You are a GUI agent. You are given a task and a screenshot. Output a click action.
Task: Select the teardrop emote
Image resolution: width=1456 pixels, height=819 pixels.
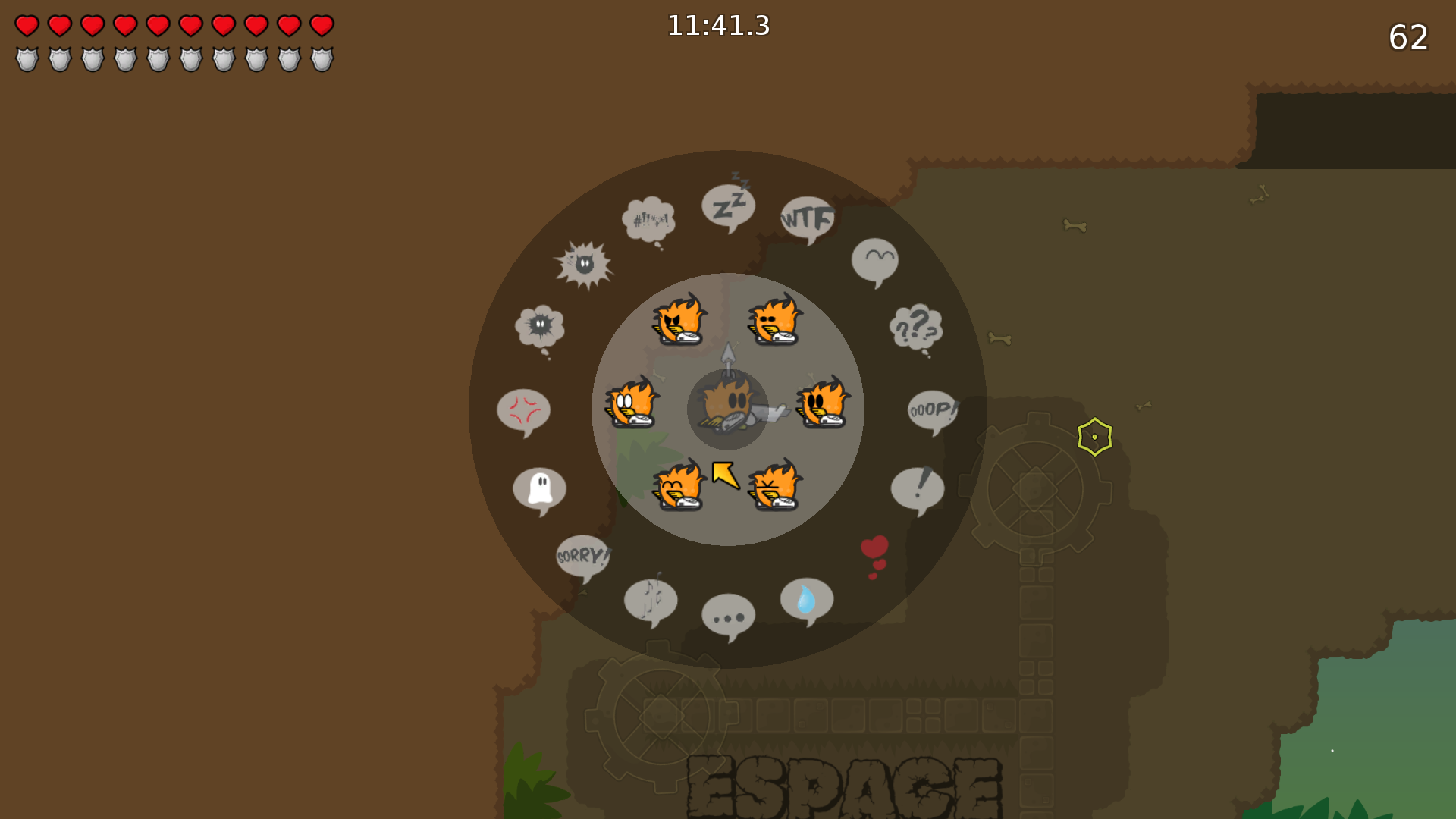806,599
